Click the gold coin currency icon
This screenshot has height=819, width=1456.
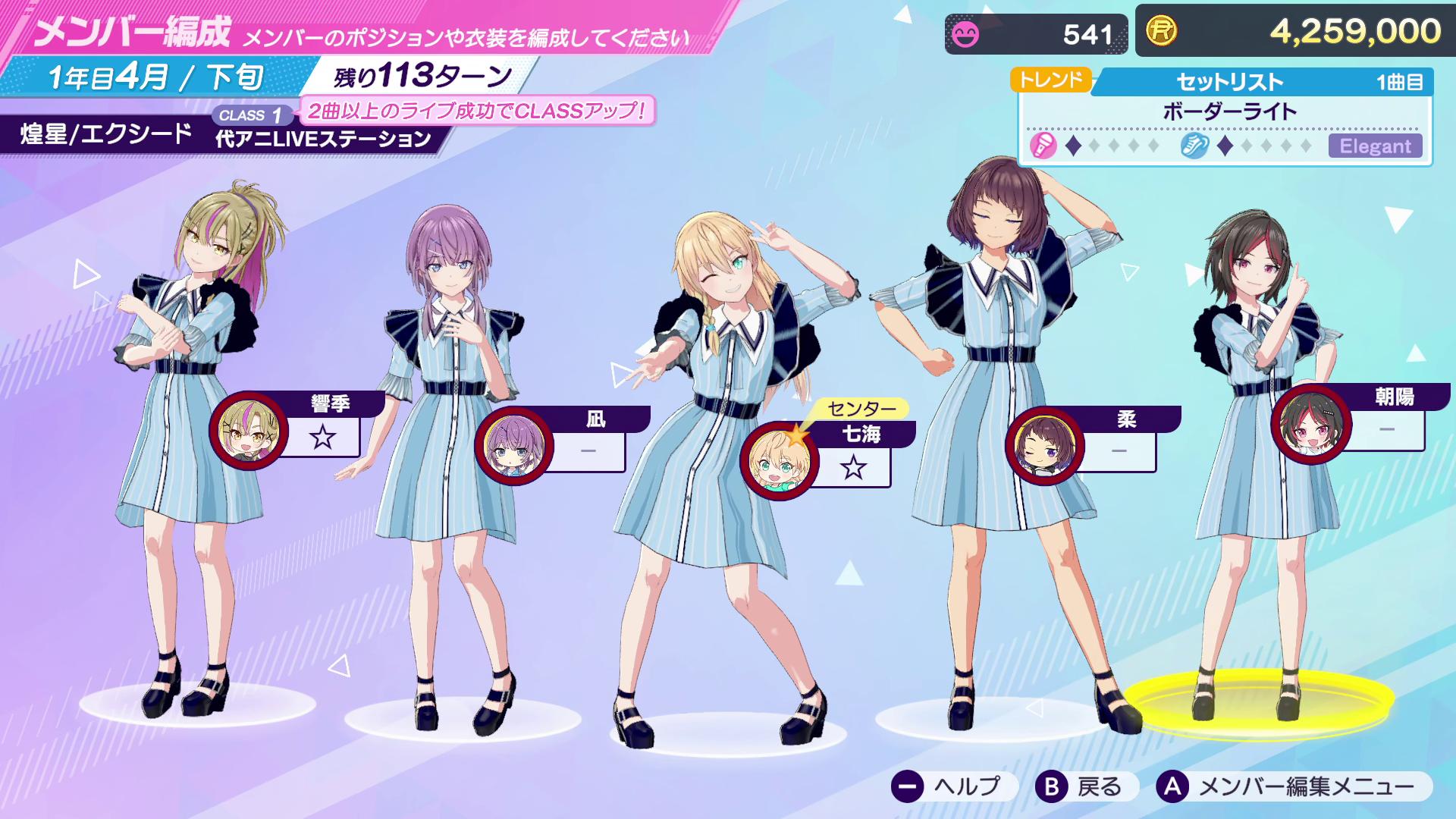tap(1163, 32)
